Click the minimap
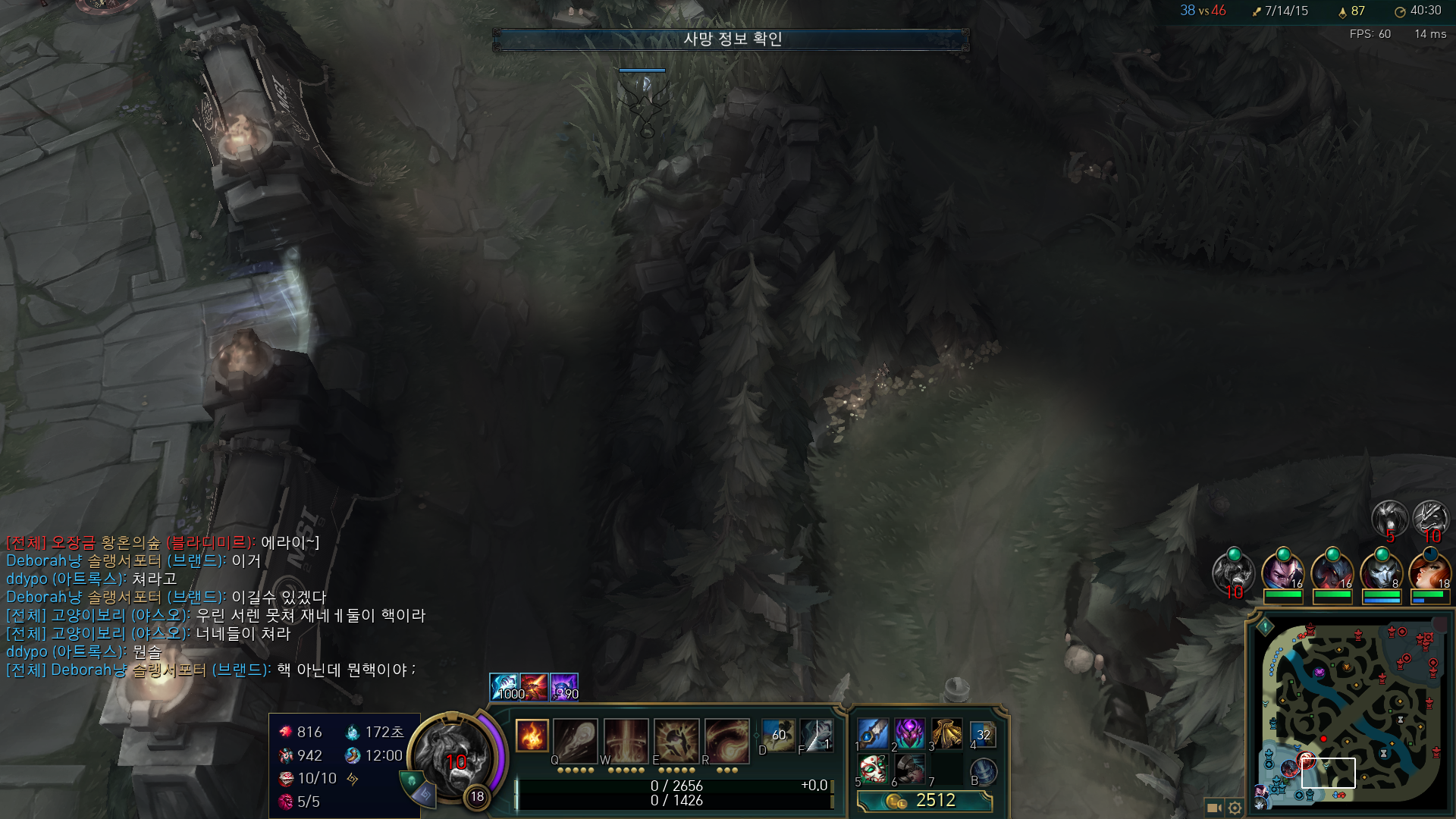This screenshot has height=819, width=1456. click(x=1350, y=713)
